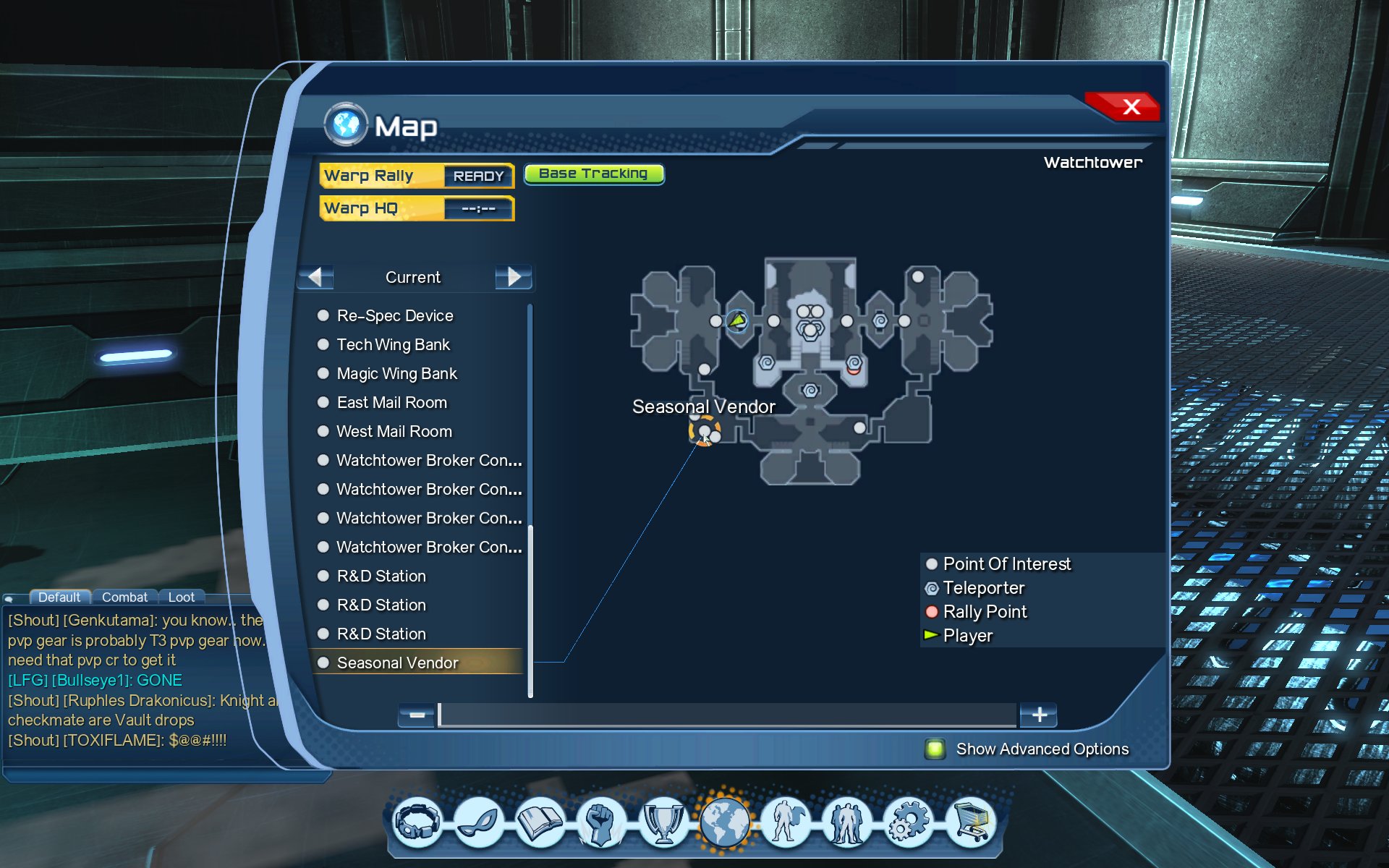Activate Warp Rally button

pos(416,176)
